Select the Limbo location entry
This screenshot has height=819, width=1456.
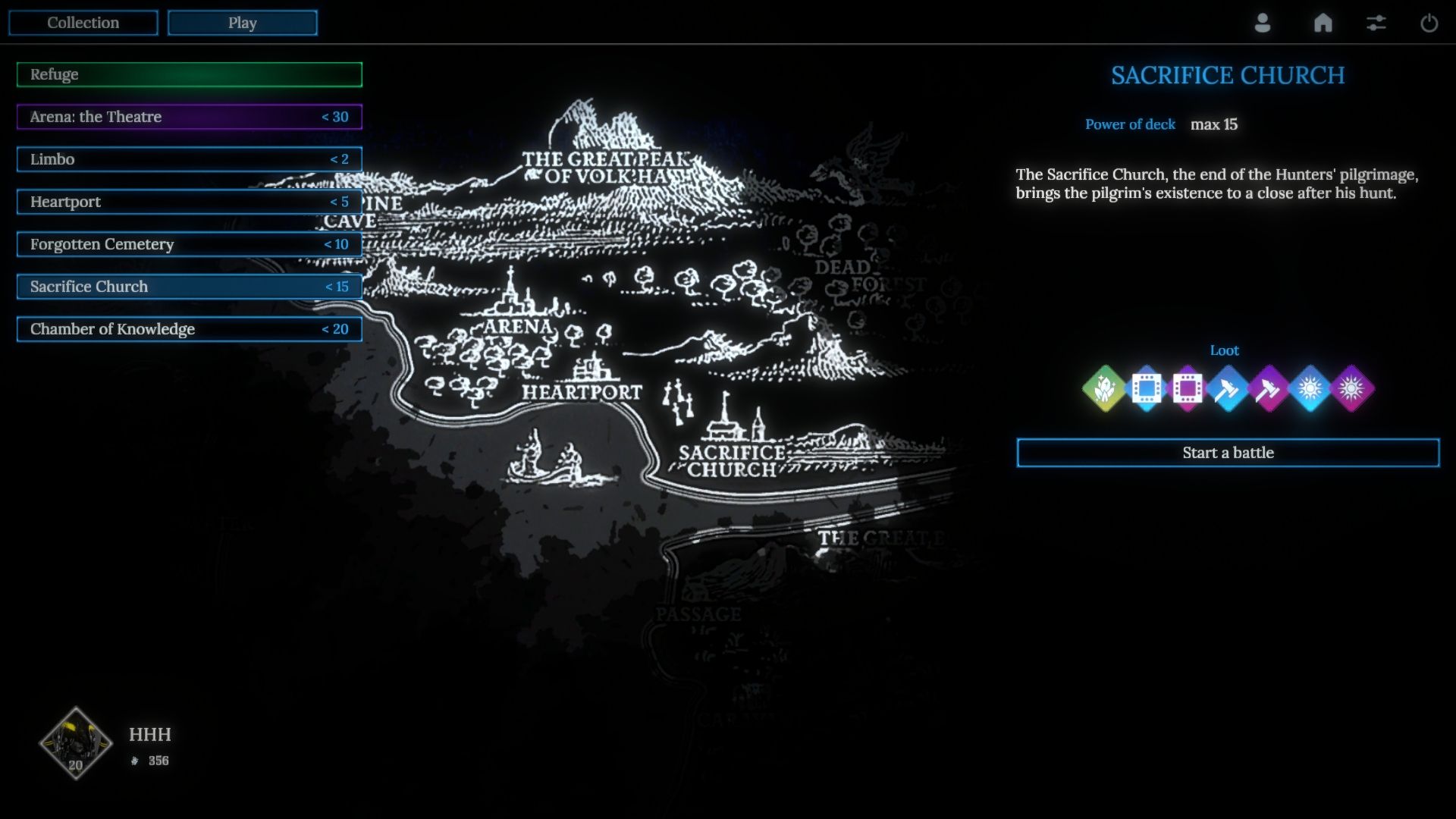point(190,159)
